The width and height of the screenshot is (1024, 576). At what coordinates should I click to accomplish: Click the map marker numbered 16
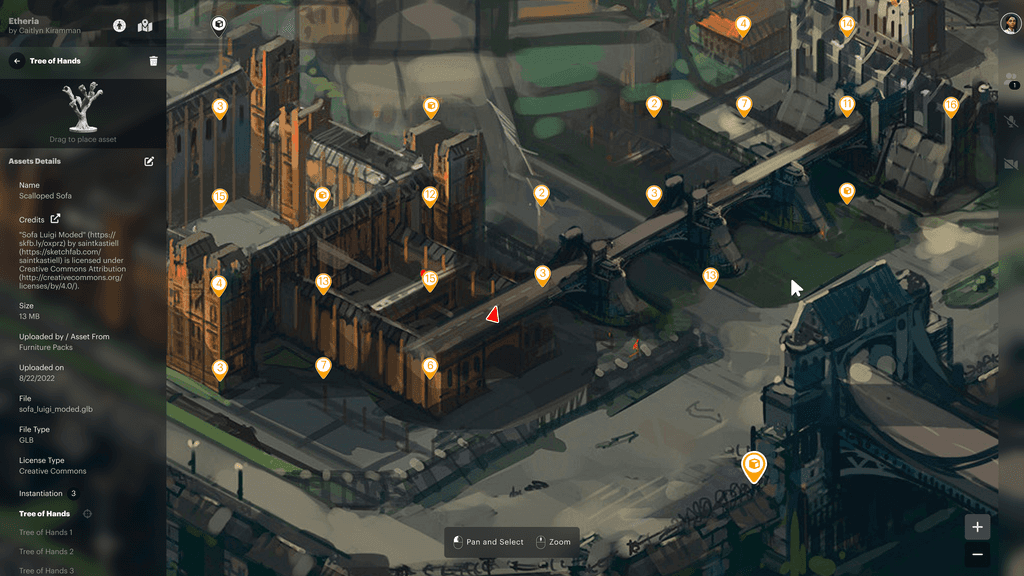(951, 105)
